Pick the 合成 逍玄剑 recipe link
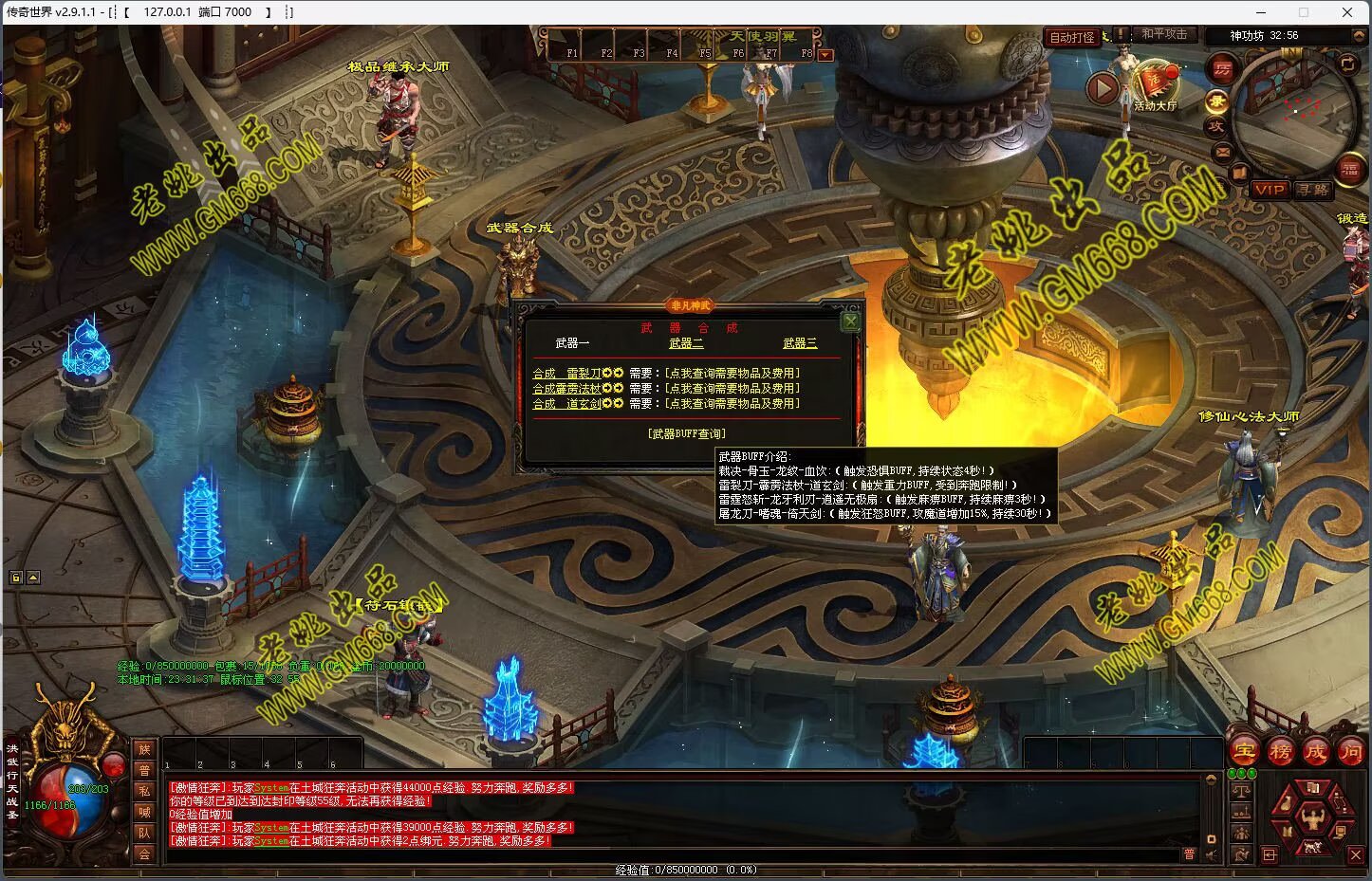Image resolution: width=1372 pixels, height=881 pixels. [567, 404]
